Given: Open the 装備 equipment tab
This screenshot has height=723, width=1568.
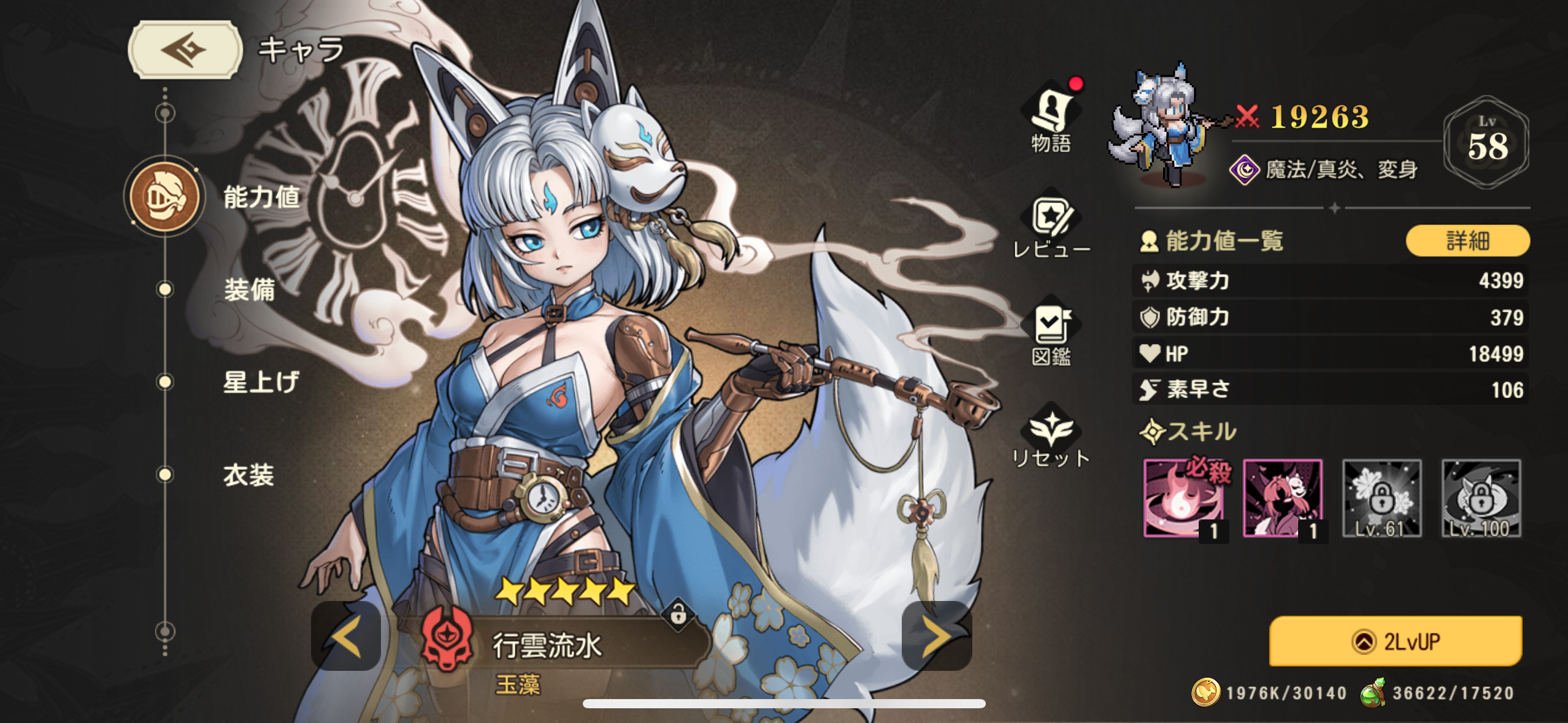Looking at the screenshot, I should point(249,289).
